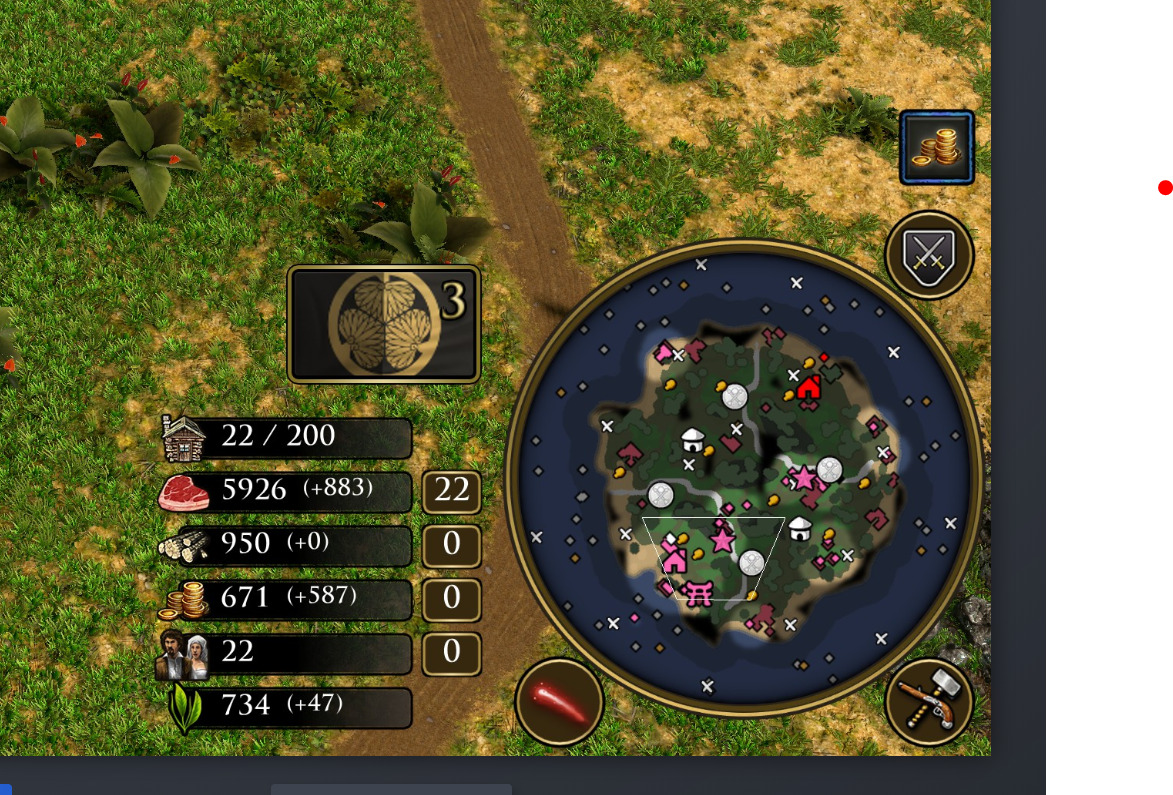Jump to the red house minimap marker
The width and height of the screenshot is (1173, 795).
(808, 386)
